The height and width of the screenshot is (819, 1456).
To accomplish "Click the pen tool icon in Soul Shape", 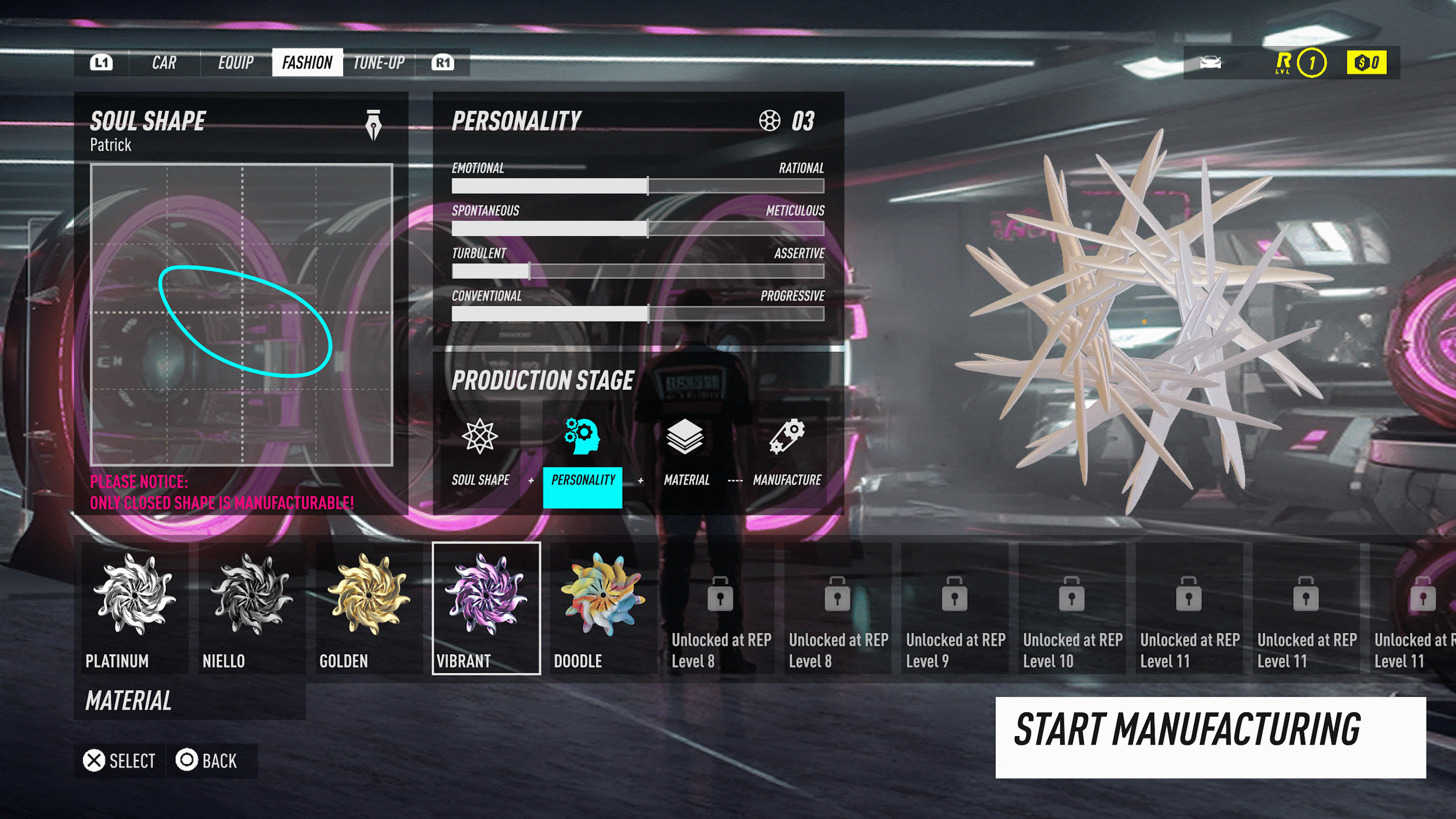I will pyautogui.click(x=373, y=124).
